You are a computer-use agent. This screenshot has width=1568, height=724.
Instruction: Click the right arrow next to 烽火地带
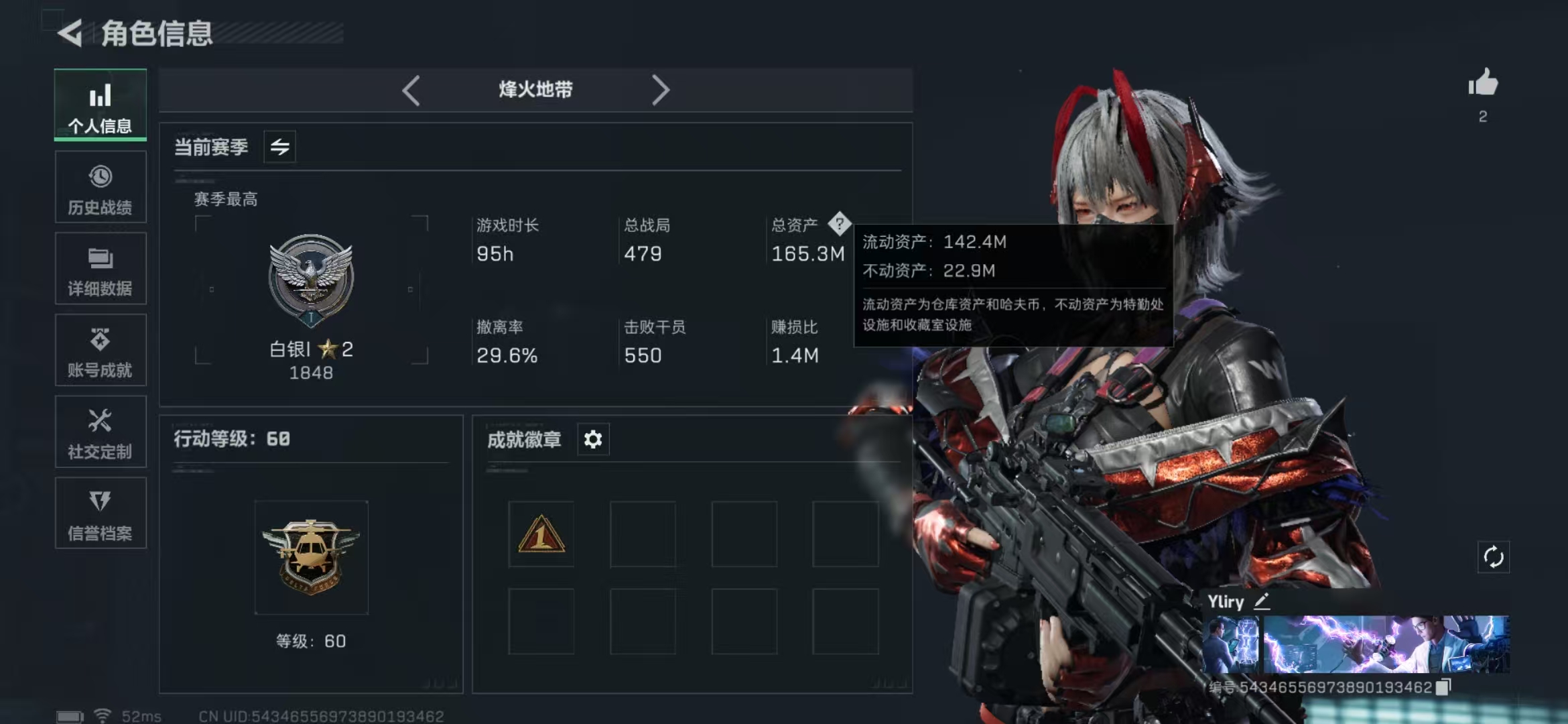[660, 90]
